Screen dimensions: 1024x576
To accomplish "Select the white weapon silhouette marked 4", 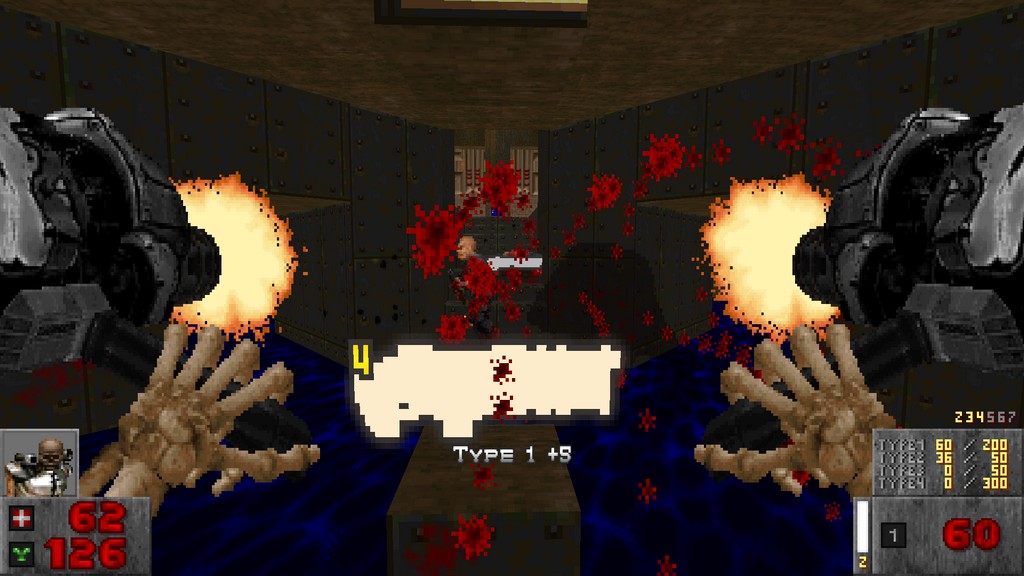I will click(486, 386).
